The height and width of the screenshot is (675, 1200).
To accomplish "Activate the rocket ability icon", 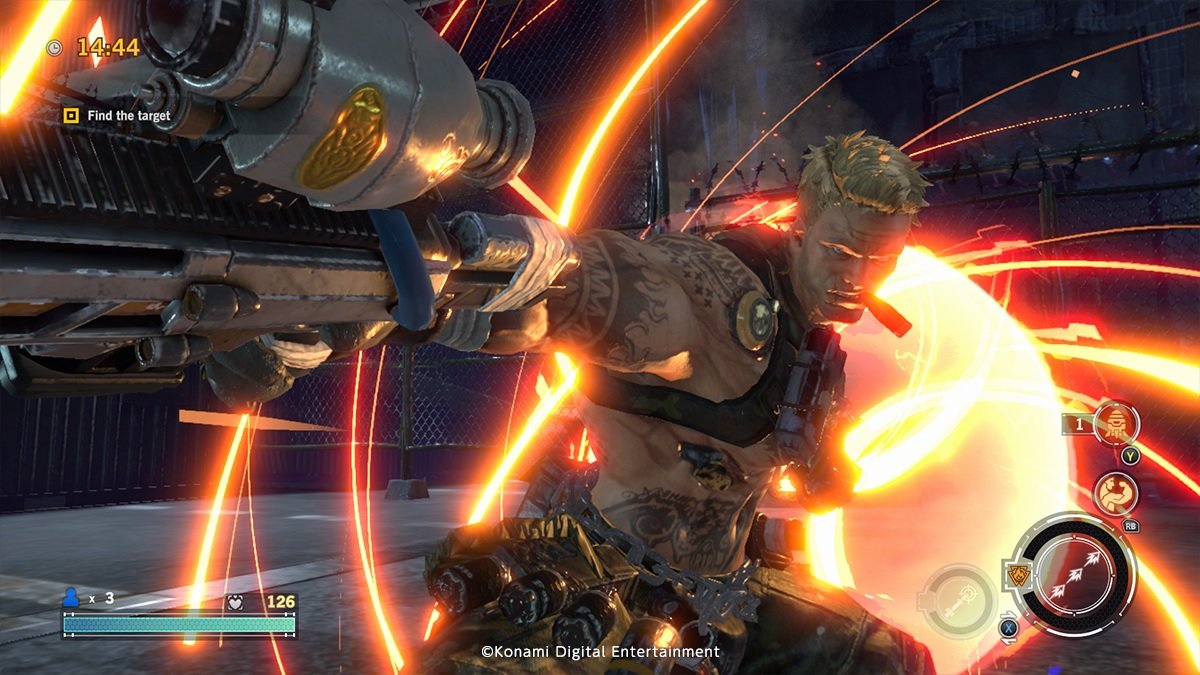I will click(x=1116, y=423).
